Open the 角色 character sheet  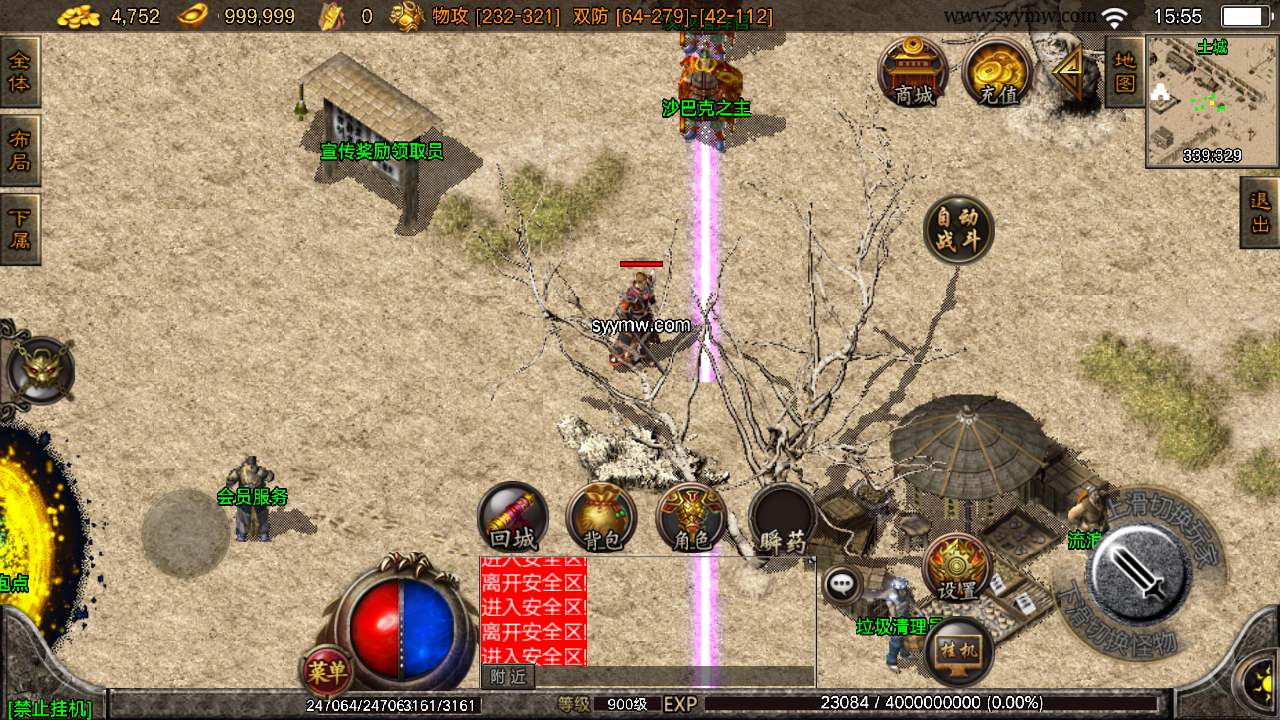click(x=691, y=517)
